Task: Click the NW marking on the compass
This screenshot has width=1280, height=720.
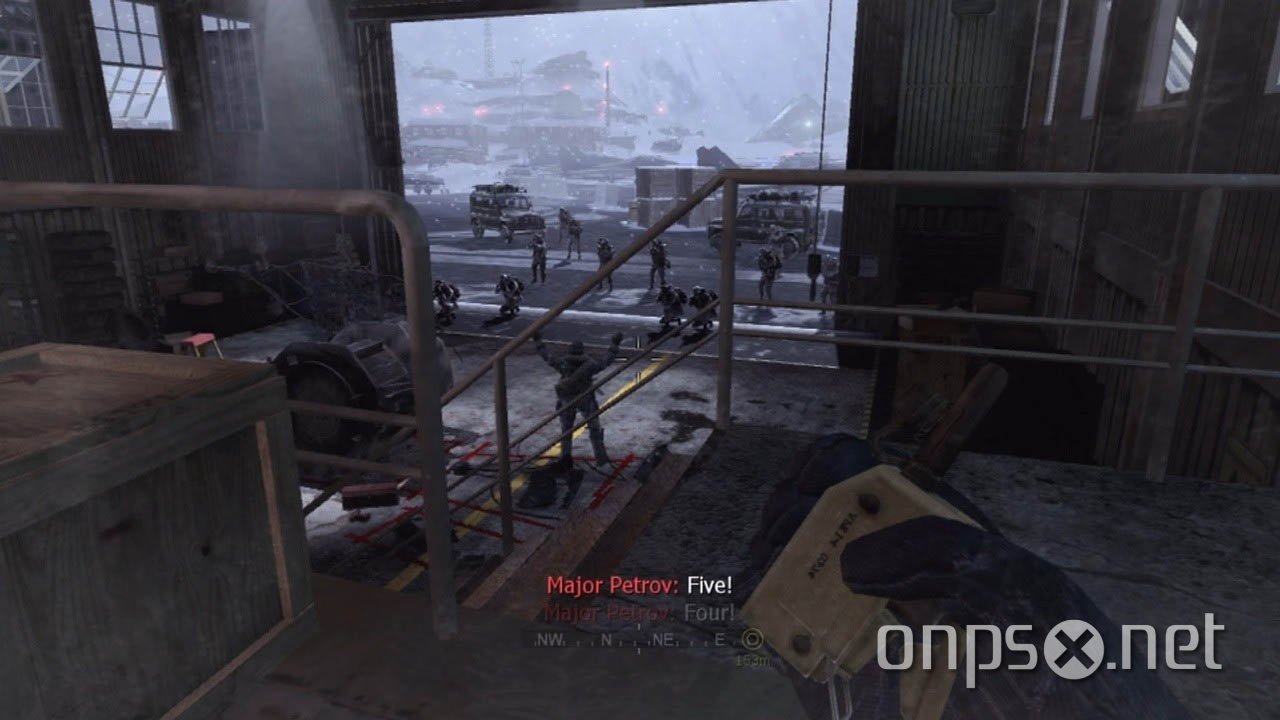Action: click(550, 640)
